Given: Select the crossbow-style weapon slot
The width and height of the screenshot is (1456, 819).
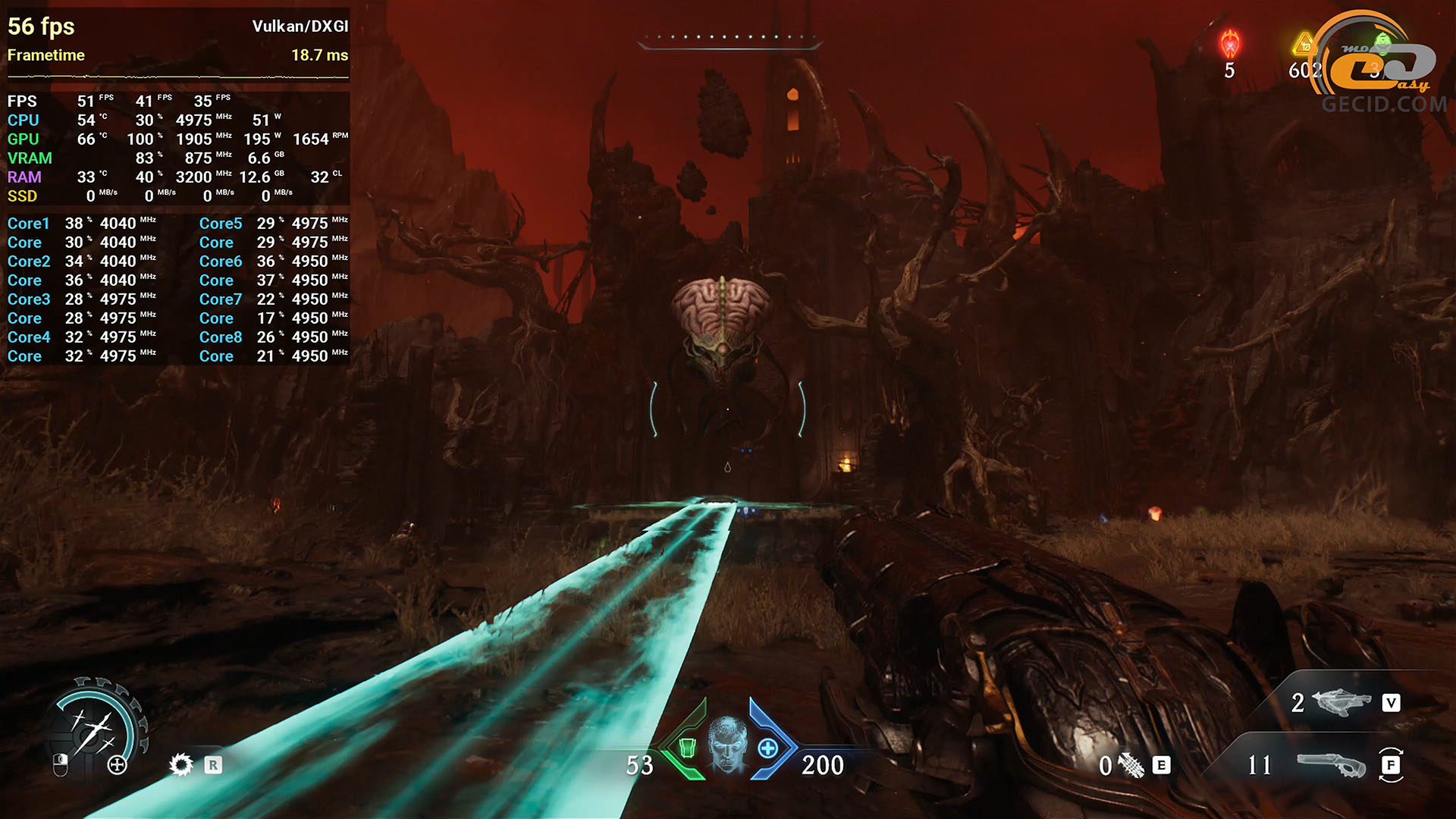Looking at the screenshot, I should click(1341, 702).
